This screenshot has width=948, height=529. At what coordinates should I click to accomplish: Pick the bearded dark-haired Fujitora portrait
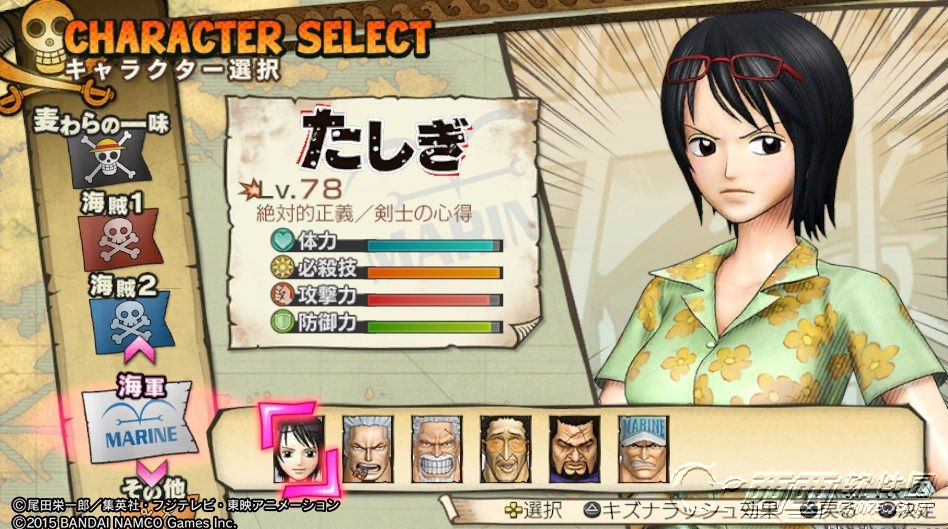coord(573,443)
